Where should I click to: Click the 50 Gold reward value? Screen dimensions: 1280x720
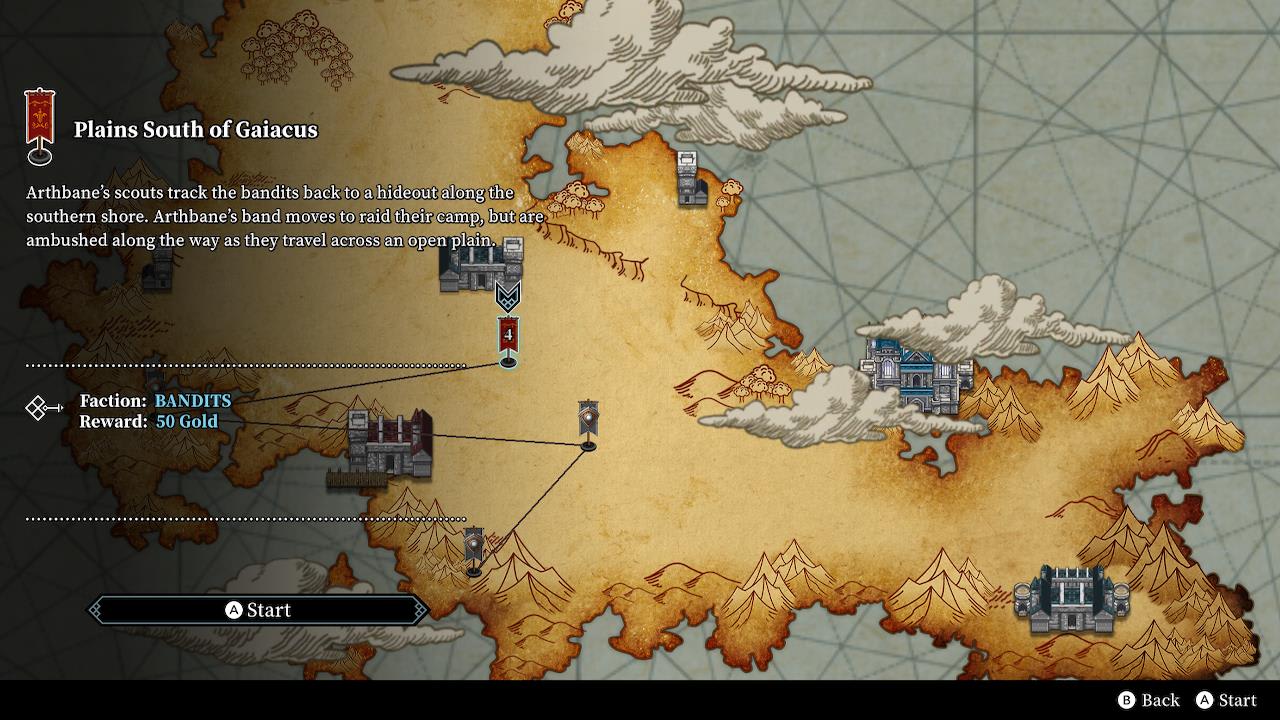click(x=185, y=422)
